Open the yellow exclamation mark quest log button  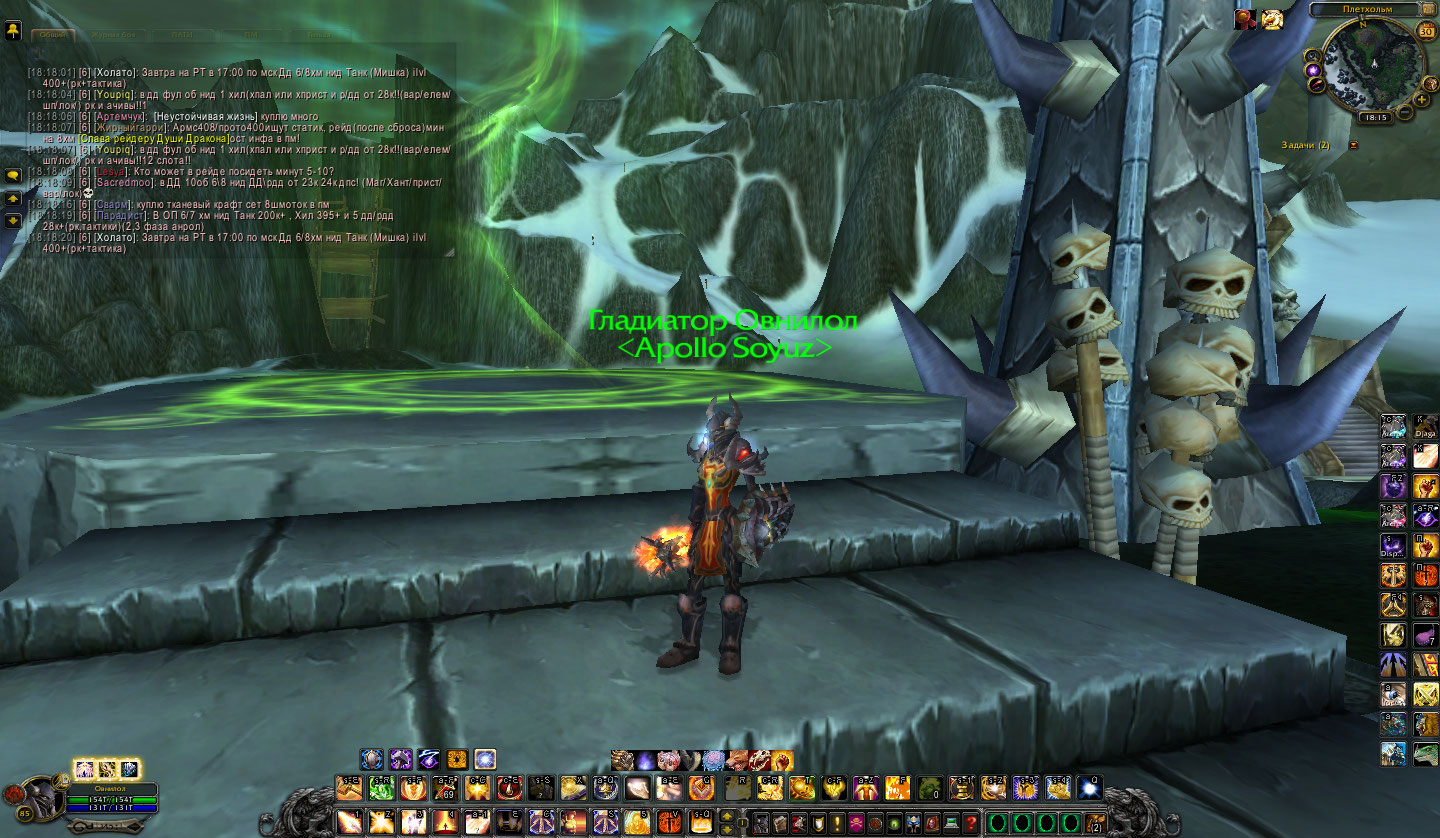[836, 822]
